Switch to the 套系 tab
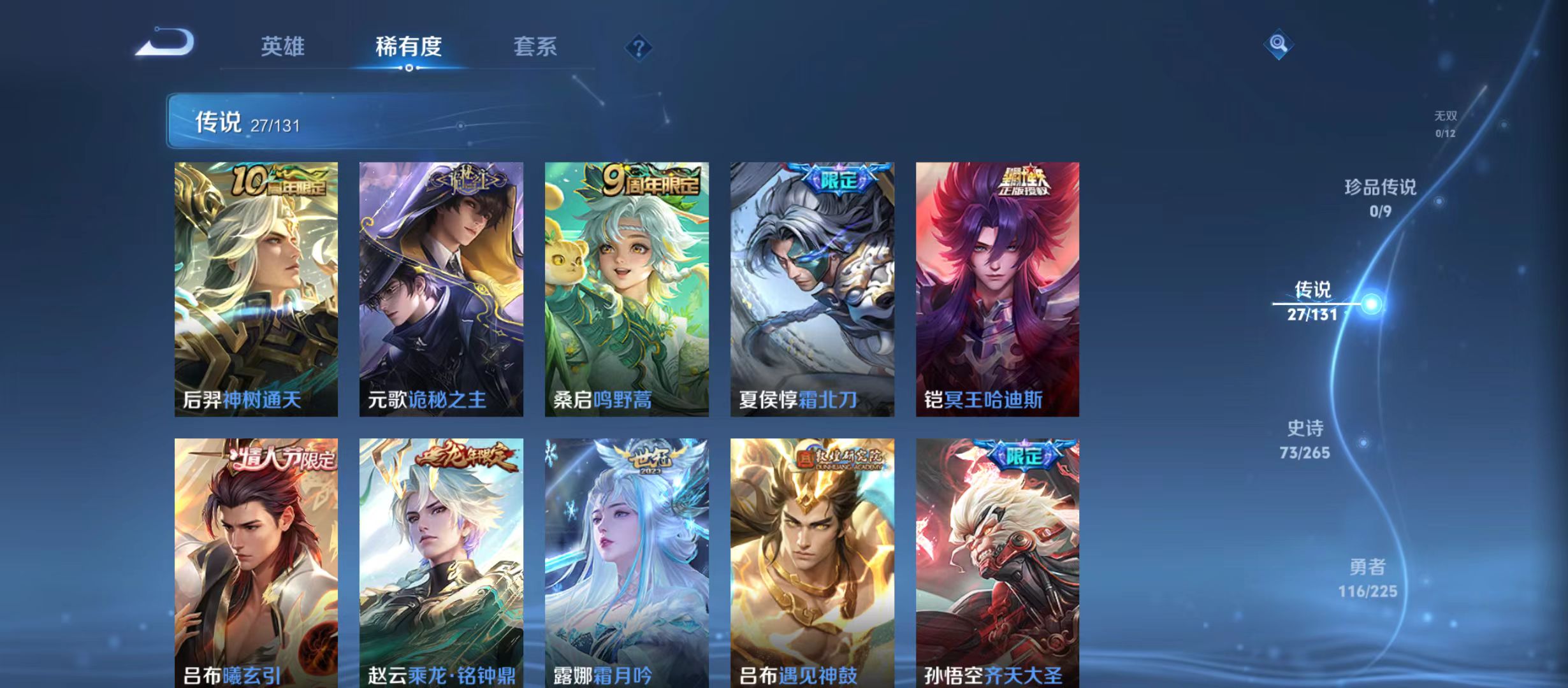This screenshot has width=1568, height=688. (537, 47)
